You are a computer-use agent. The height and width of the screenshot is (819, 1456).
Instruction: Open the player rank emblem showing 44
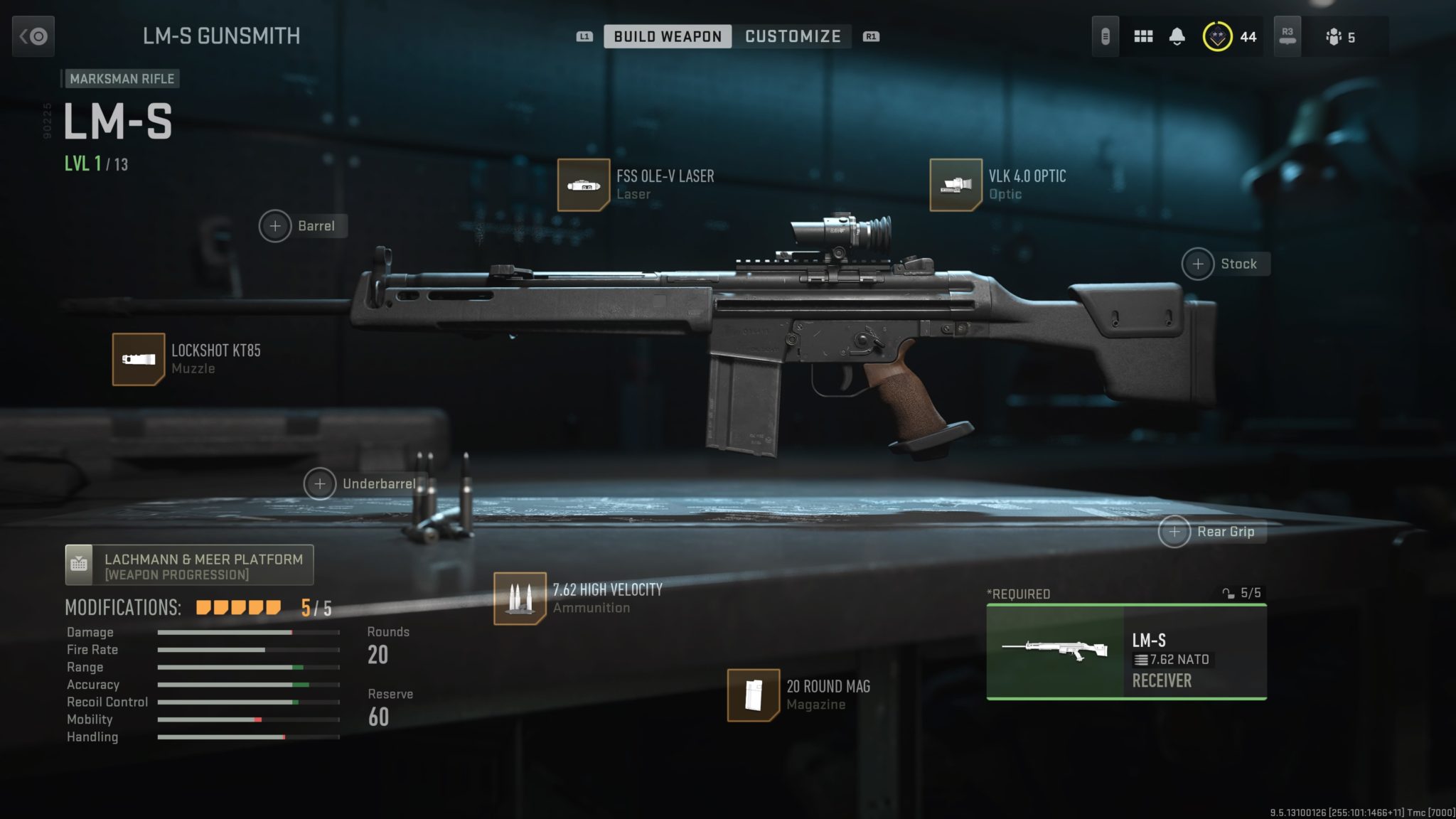1216,36
